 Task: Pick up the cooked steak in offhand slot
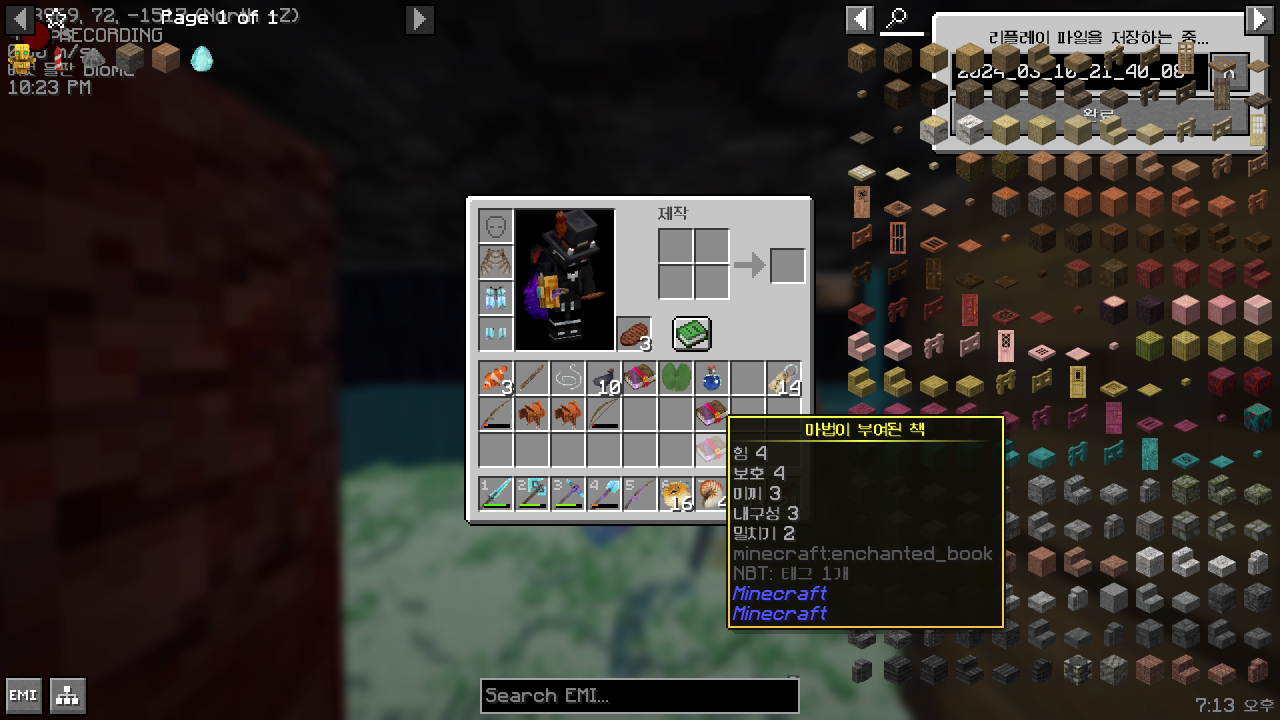(633, 334)
